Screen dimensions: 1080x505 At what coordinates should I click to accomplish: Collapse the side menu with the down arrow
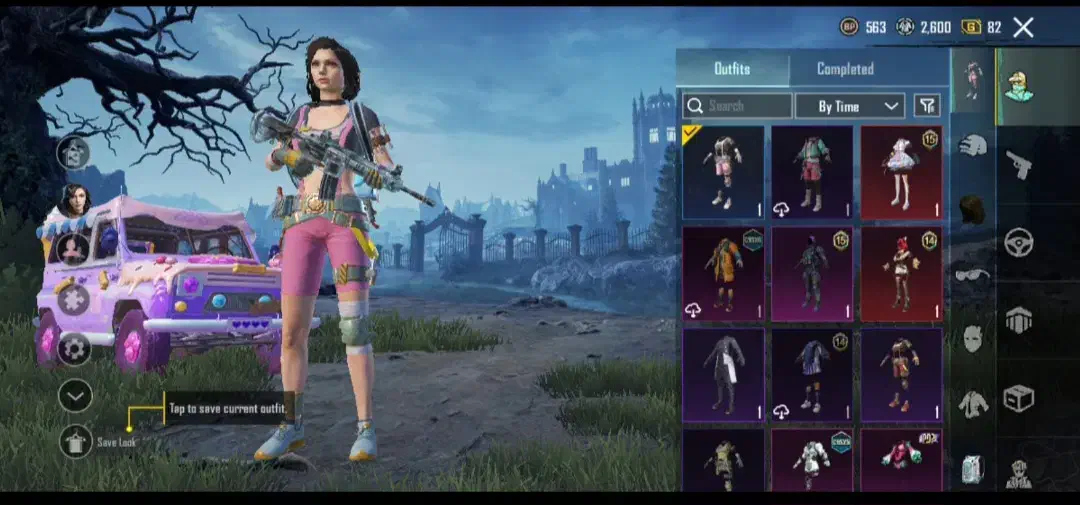tap(75, 396)
